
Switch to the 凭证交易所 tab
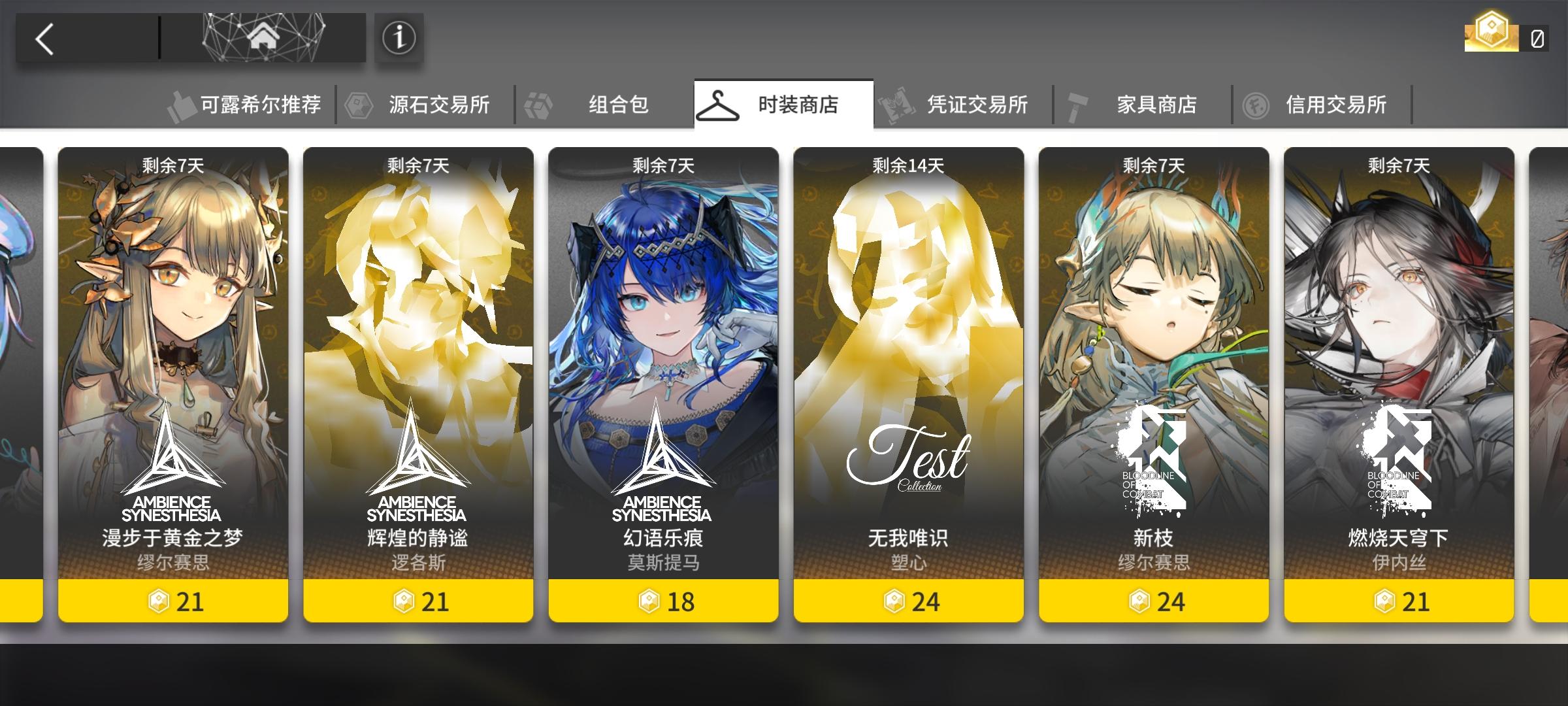point(960,103)
